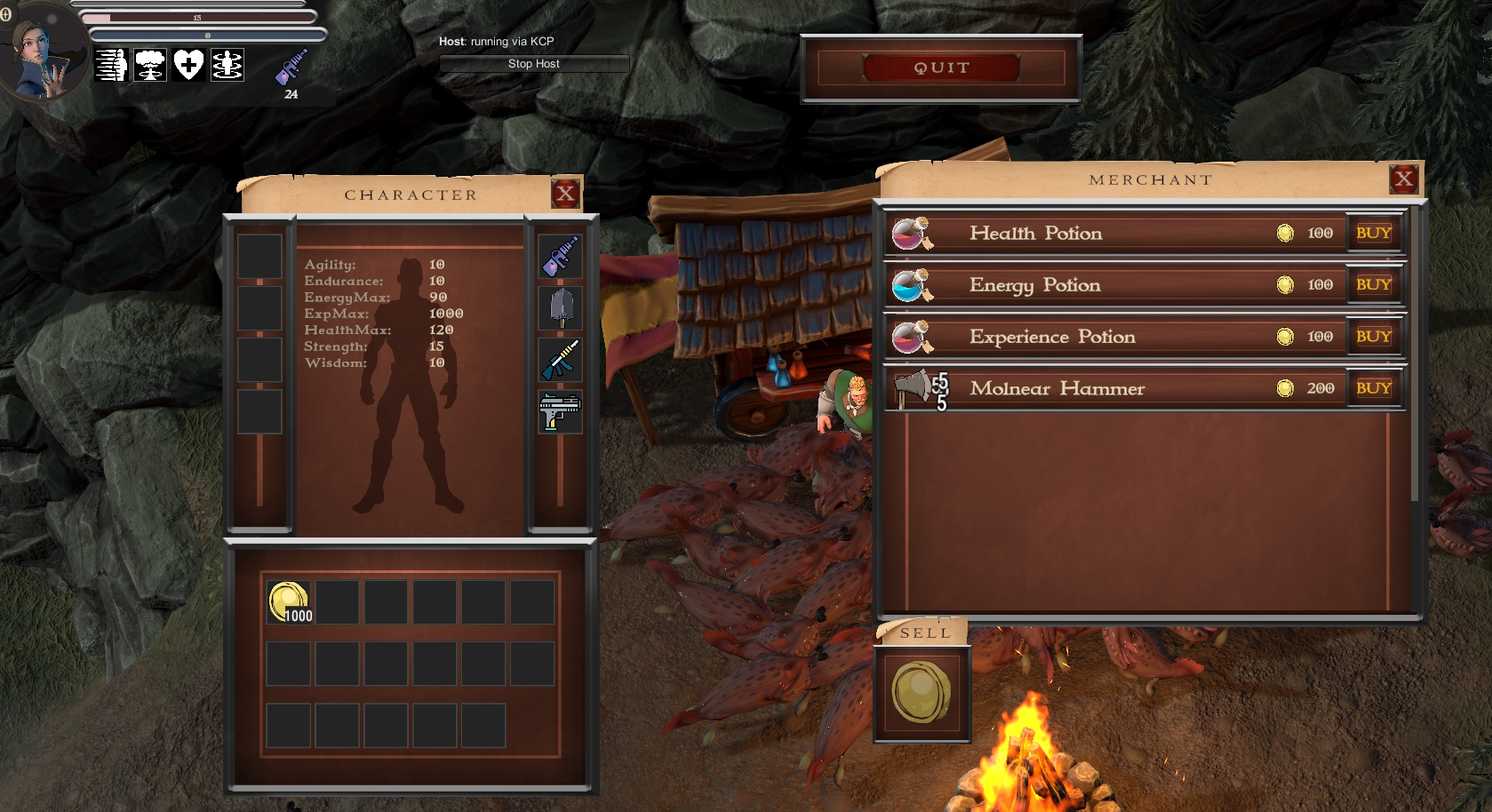This screenshot has width=1492, height=812.
Task: Activate the heart heal ability
Action: pos(188,65)
